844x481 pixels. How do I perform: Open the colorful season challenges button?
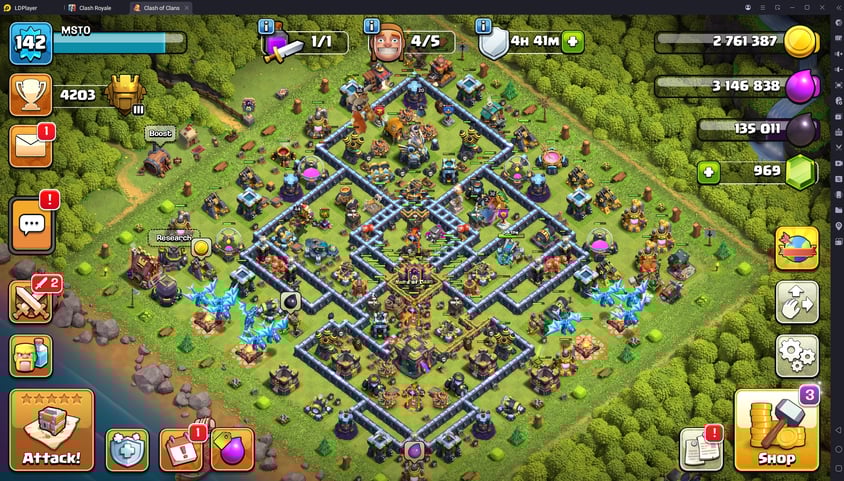[797, 247]
